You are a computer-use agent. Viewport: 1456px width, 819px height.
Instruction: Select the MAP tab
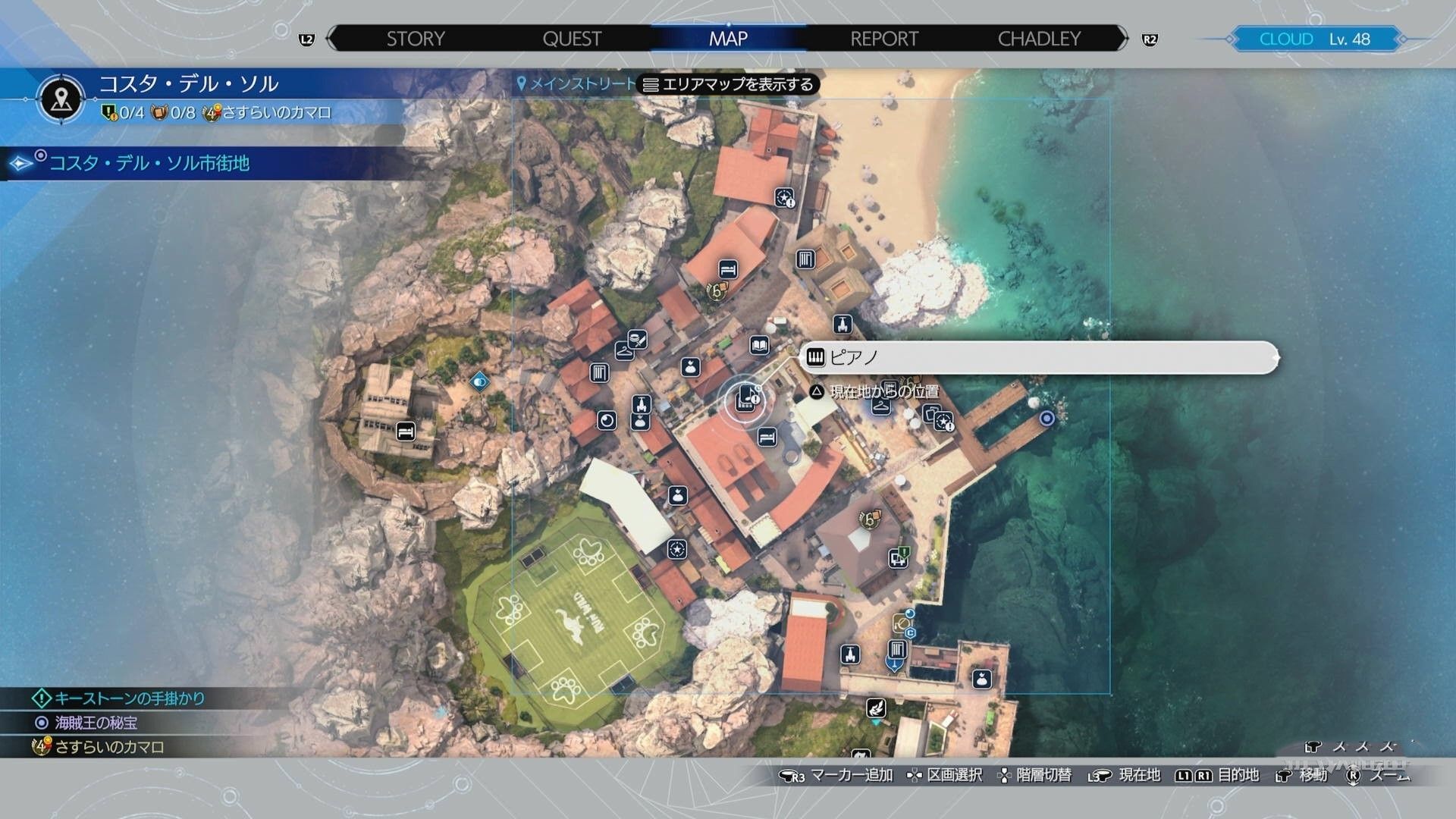[x=728, y=39]
